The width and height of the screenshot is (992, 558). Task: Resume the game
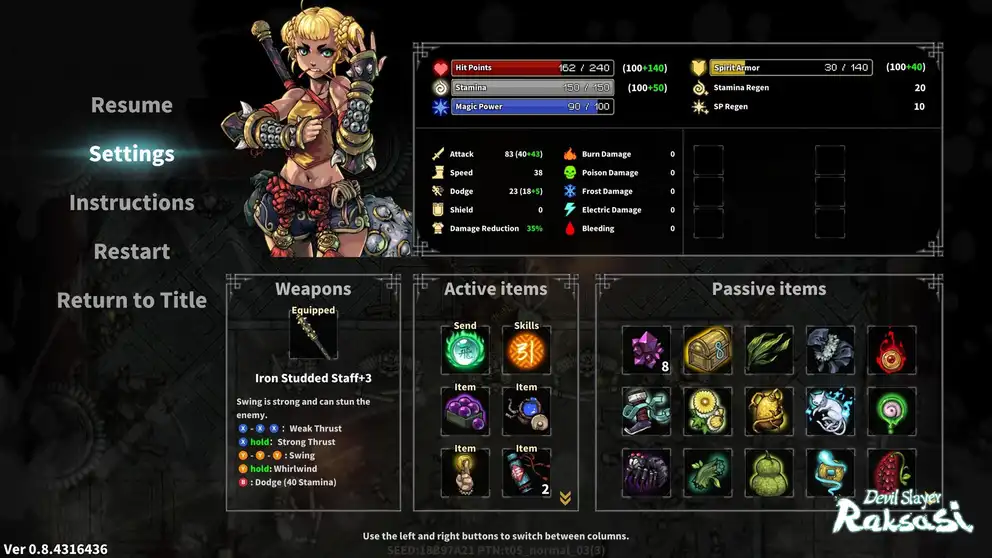pos(131,105)
